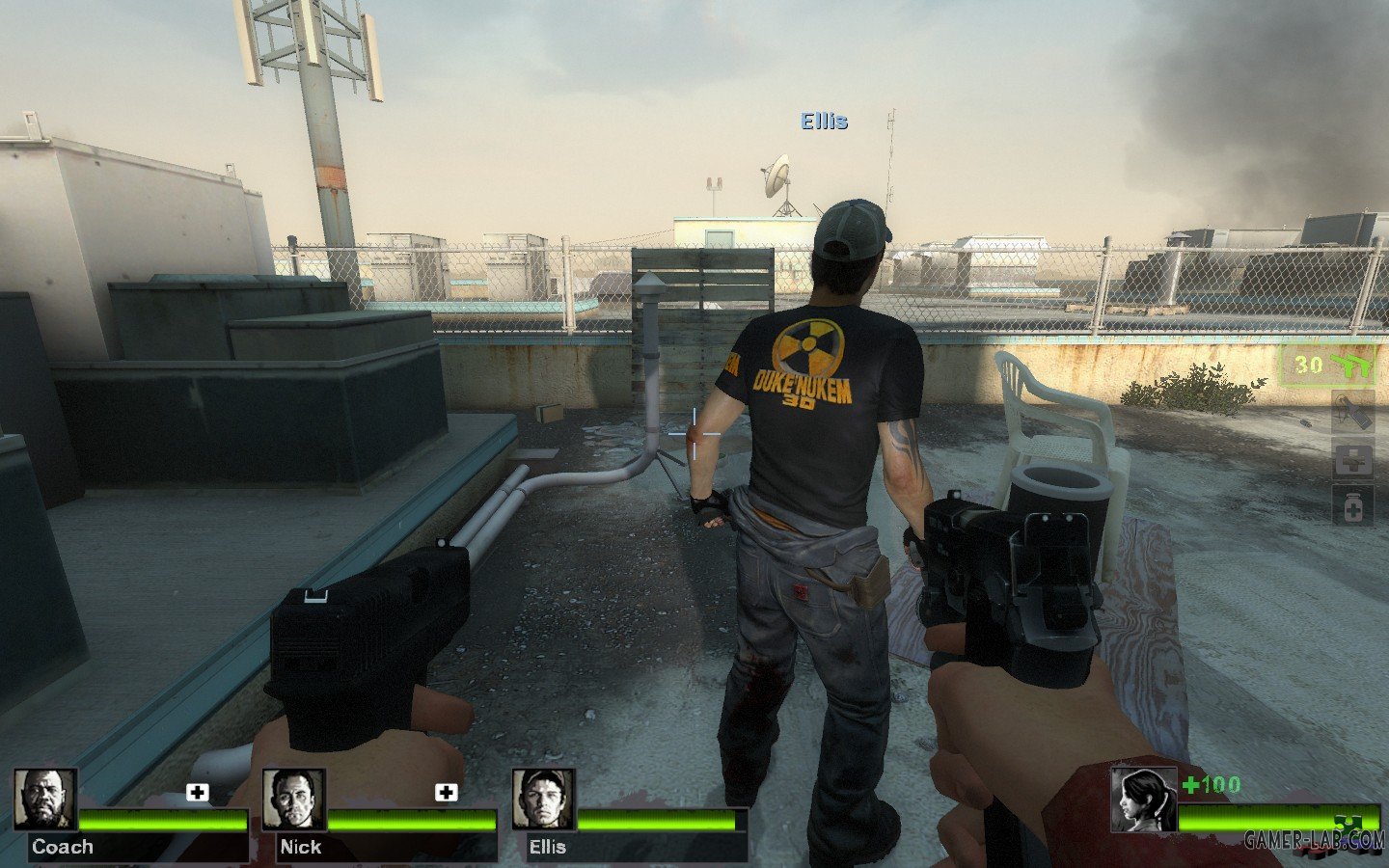Choose the first aid kit slot
This screenshot has width=1389, height=868.
(1353, 460)
